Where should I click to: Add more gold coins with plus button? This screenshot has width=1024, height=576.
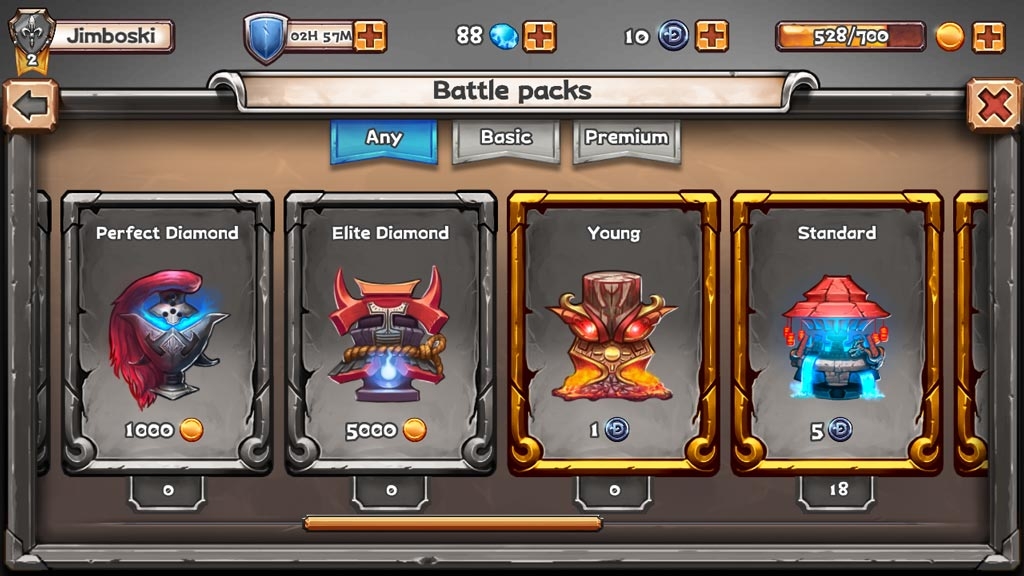[x=988, y=36]
